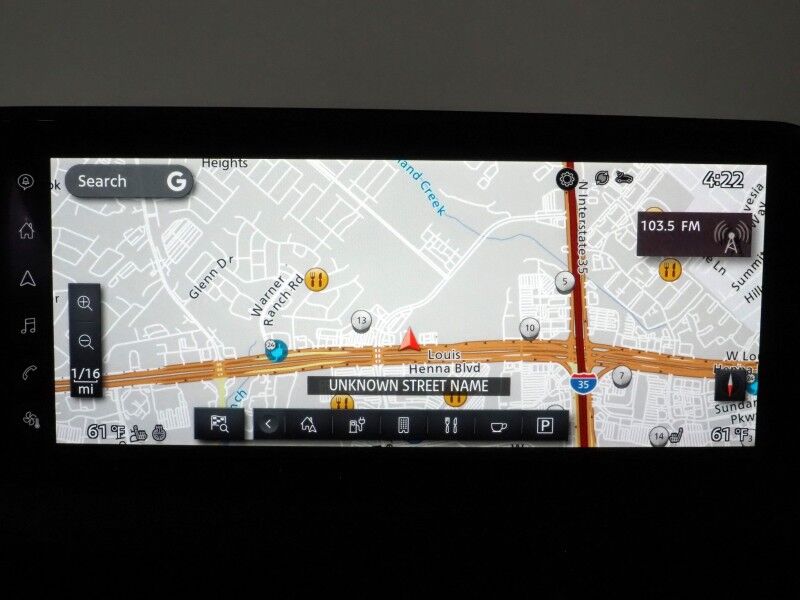
Task: Show nearby hotels category
Action: point(404,425)
